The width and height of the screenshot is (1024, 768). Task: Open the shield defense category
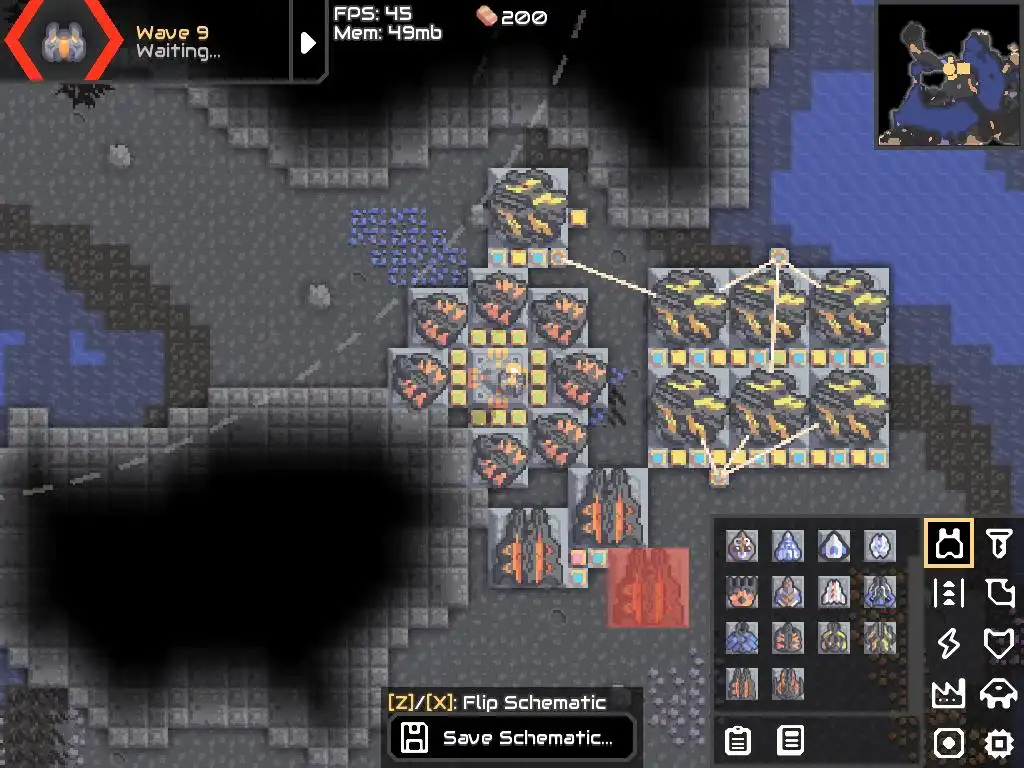coord(998,643)
